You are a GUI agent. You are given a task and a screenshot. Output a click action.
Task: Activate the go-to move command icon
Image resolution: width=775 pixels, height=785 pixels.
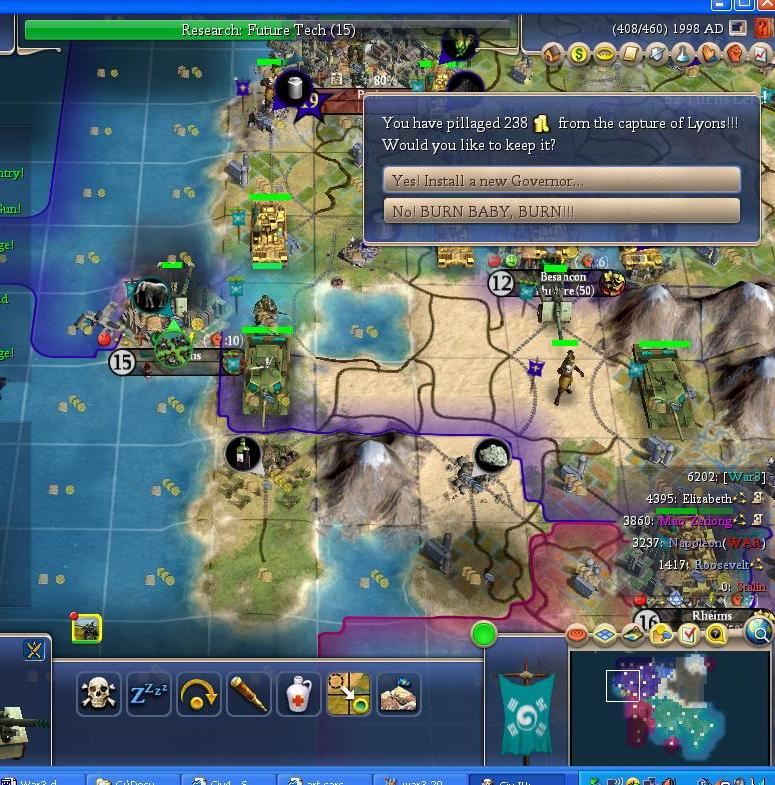(x=348, y=693)
